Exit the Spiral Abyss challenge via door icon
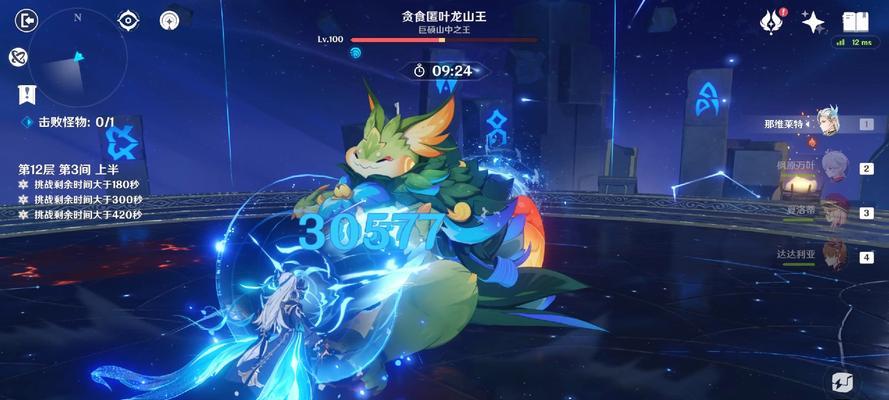This screenshot has height=400, width=889. (x=27, y=20)
